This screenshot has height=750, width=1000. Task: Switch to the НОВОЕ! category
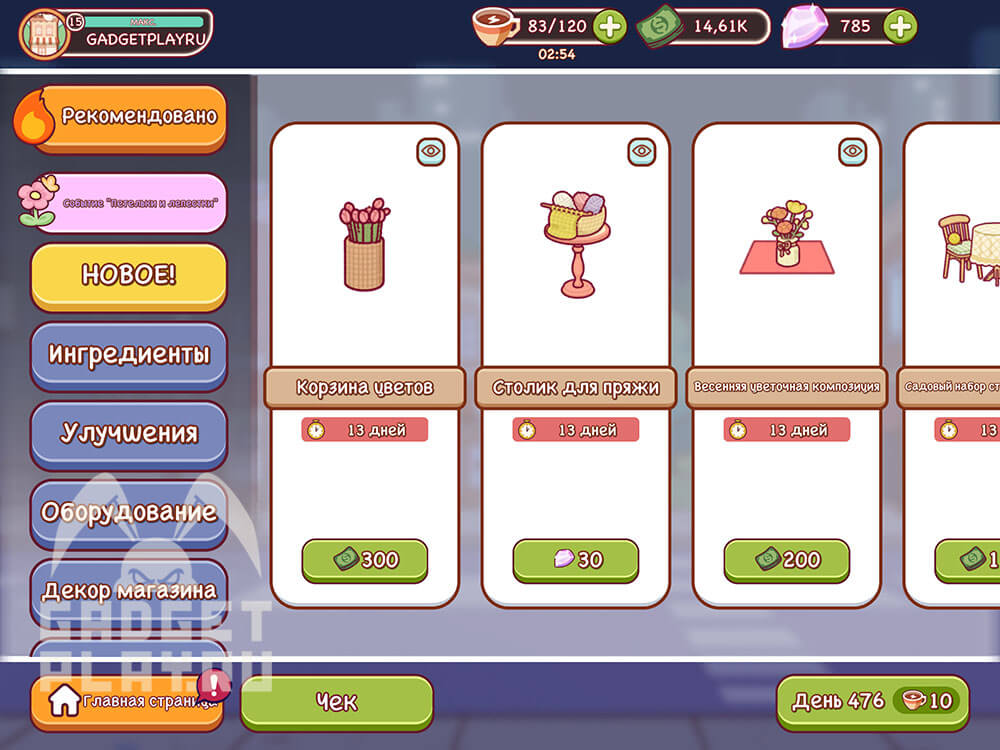pos(128,275)
